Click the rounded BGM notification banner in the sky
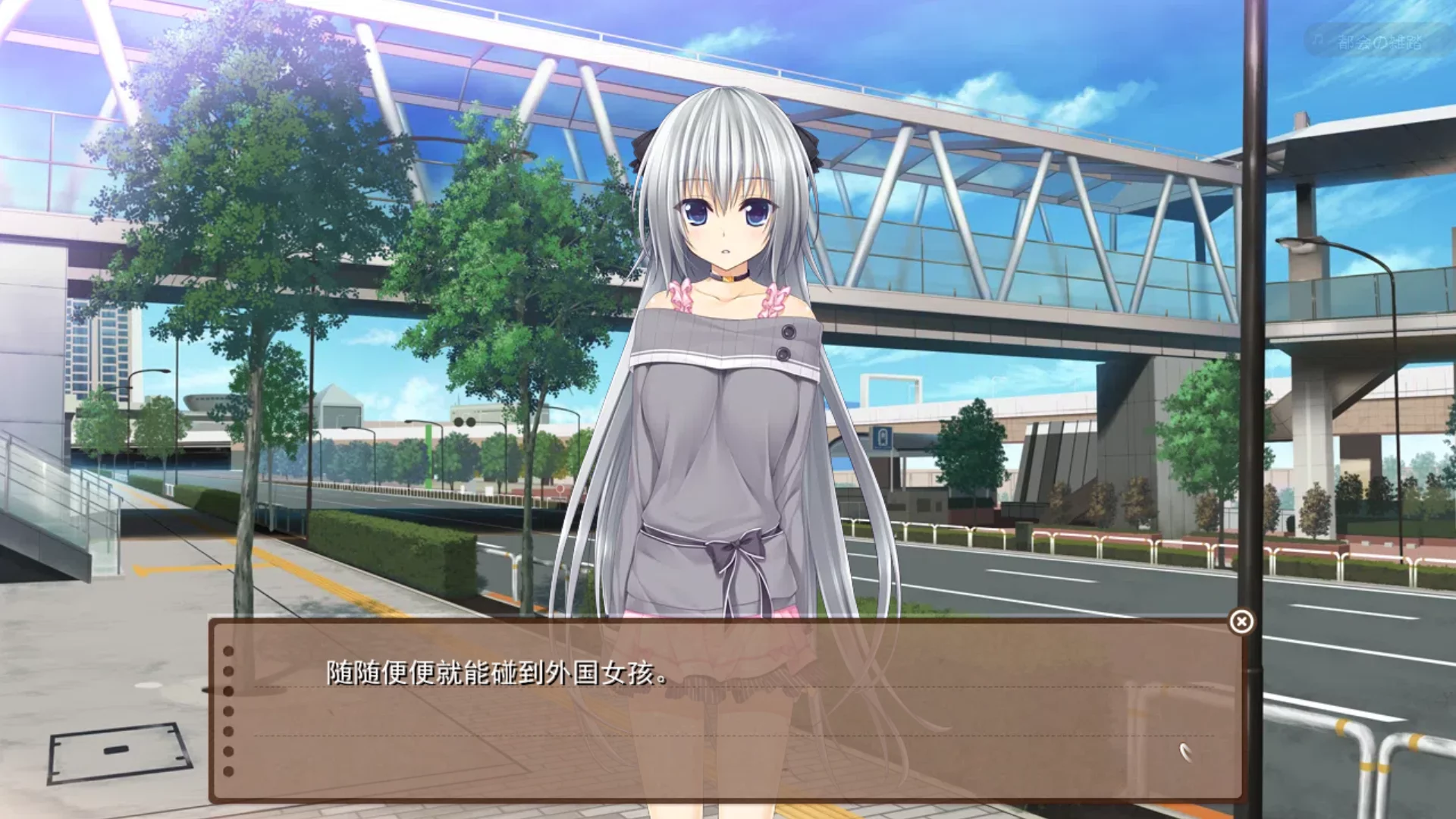Viewport: 1456px width, 819px height. [x=1373, y=38]
